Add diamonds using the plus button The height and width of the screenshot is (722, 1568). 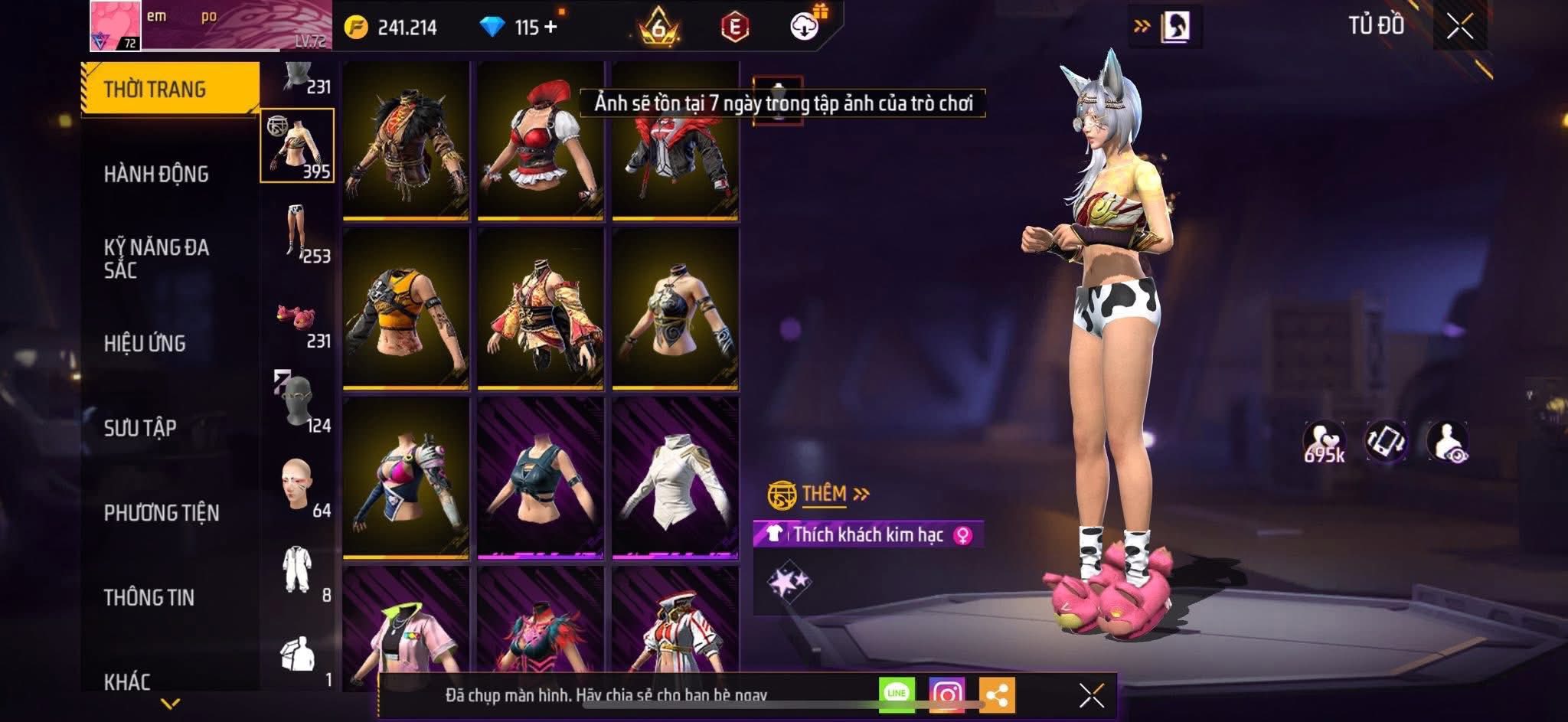click(550, 28)
